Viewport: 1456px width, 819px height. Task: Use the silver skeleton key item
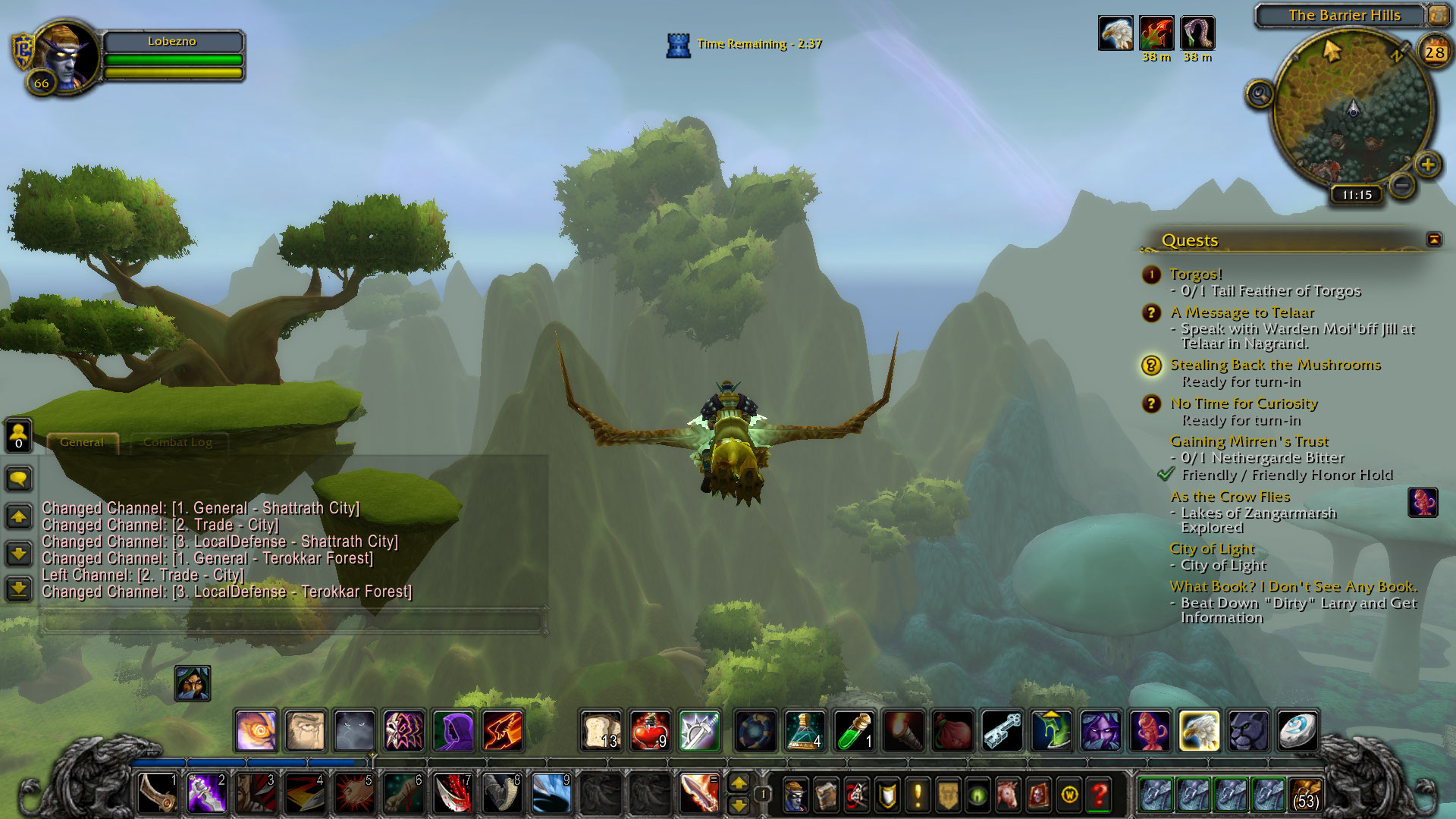(x=1002, y=731)
